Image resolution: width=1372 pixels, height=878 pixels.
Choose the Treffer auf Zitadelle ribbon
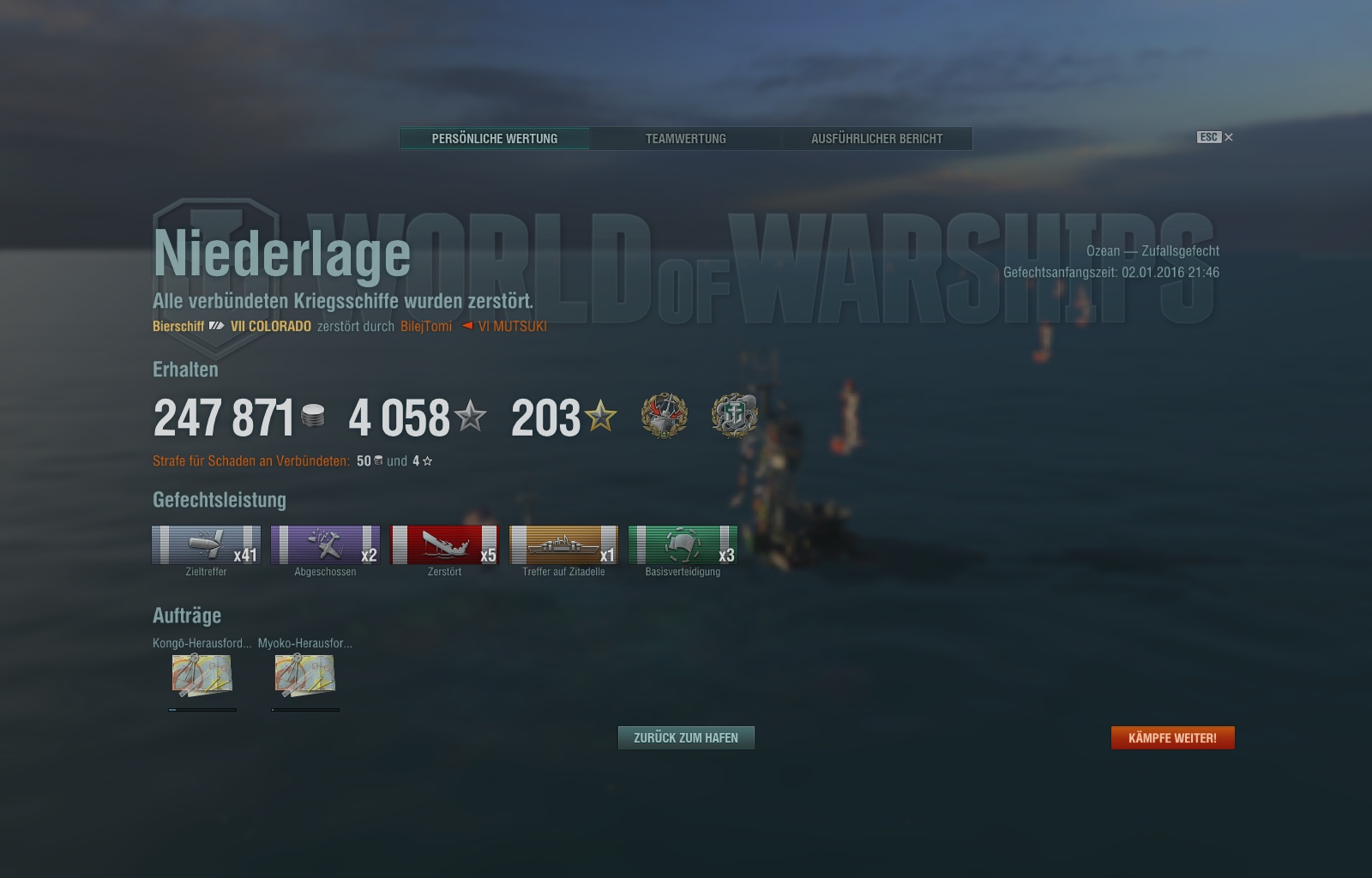pos(563,545)
